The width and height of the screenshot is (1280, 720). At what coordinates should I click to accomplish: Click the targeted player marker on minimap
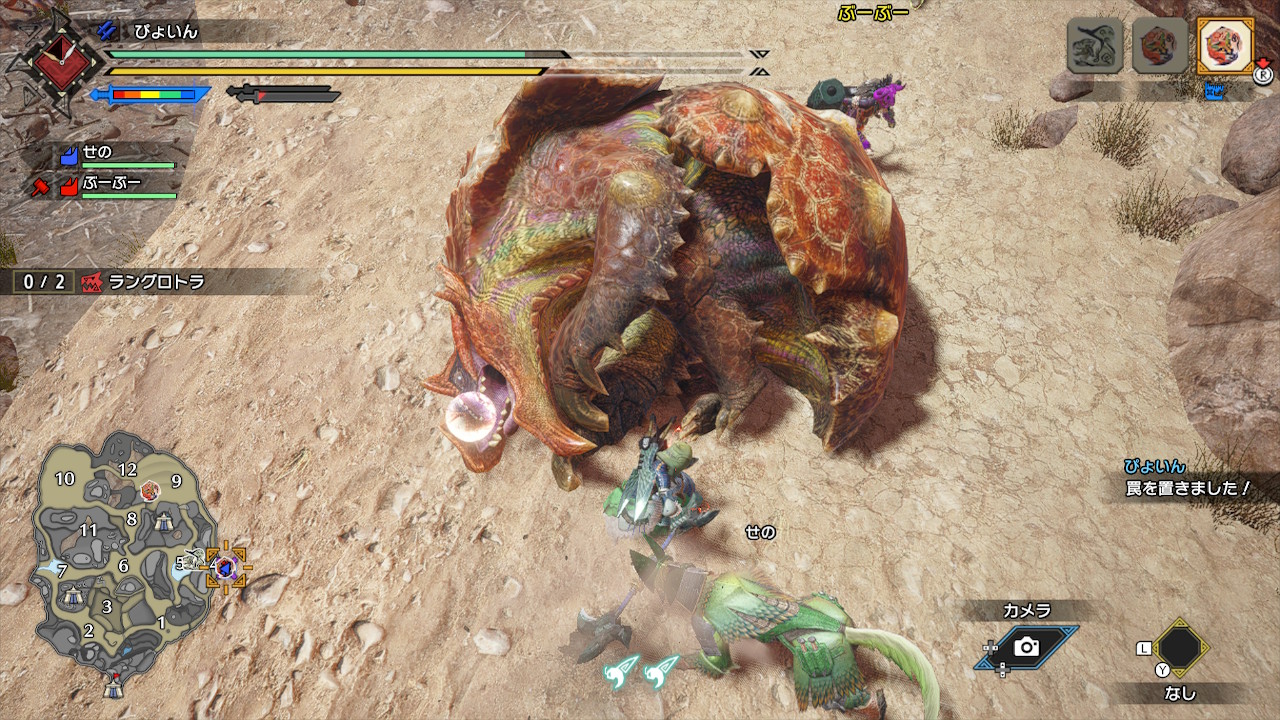click(x=226, y=567)
